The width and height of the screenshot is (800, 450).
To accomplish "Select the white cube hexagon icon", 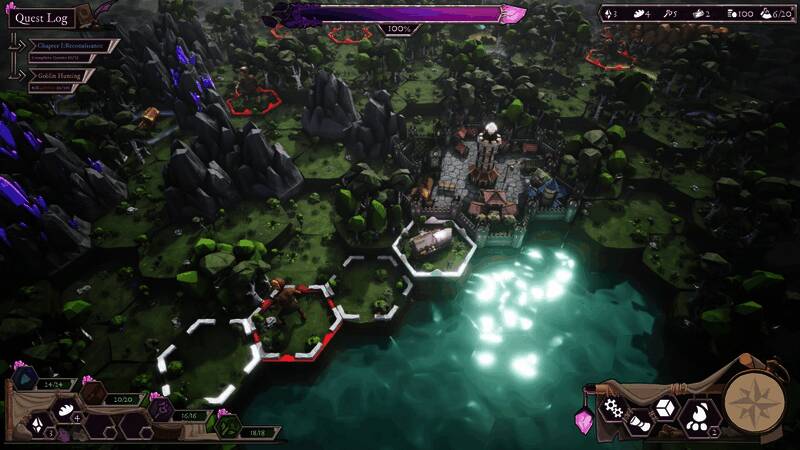I will [x=664, y=408].
